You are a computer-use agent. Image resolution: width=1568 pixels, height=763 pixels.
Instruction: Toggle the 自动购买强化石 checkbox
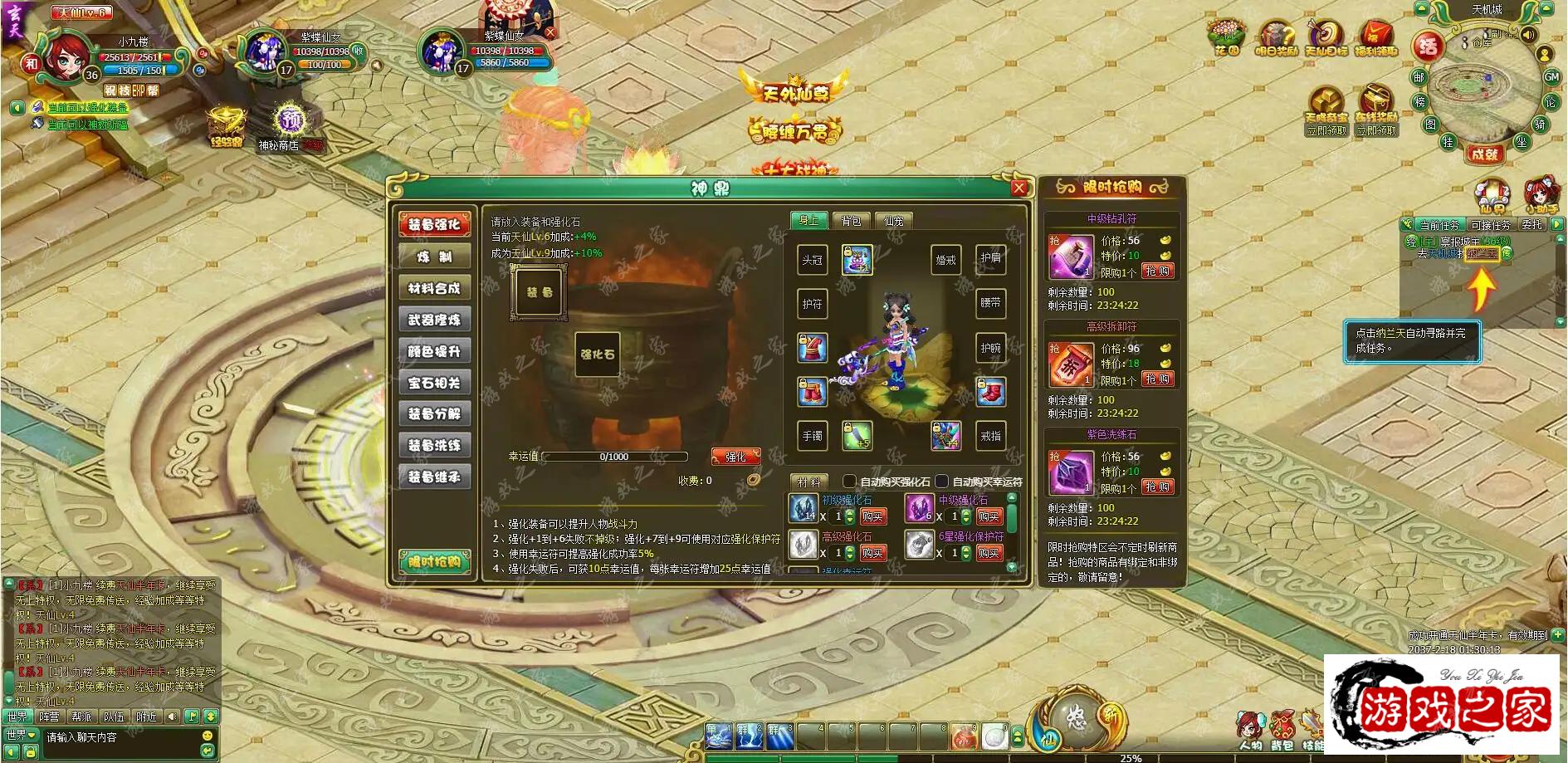click(x=849, y=482)
